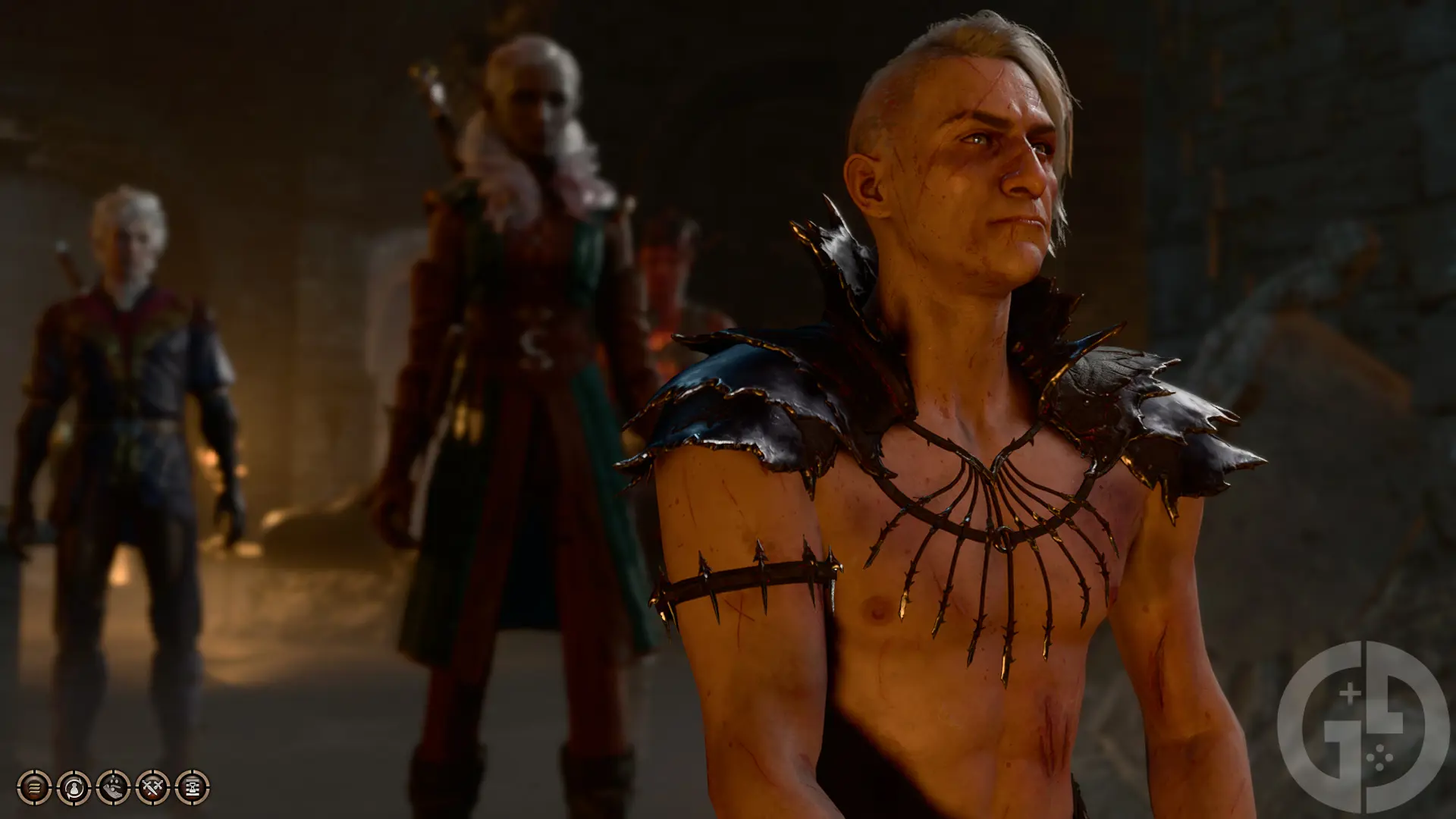Click the rightmost circular icon in the corner
Image resolution: width=1456 pixels, height=819 pixels.
(194, 788)
